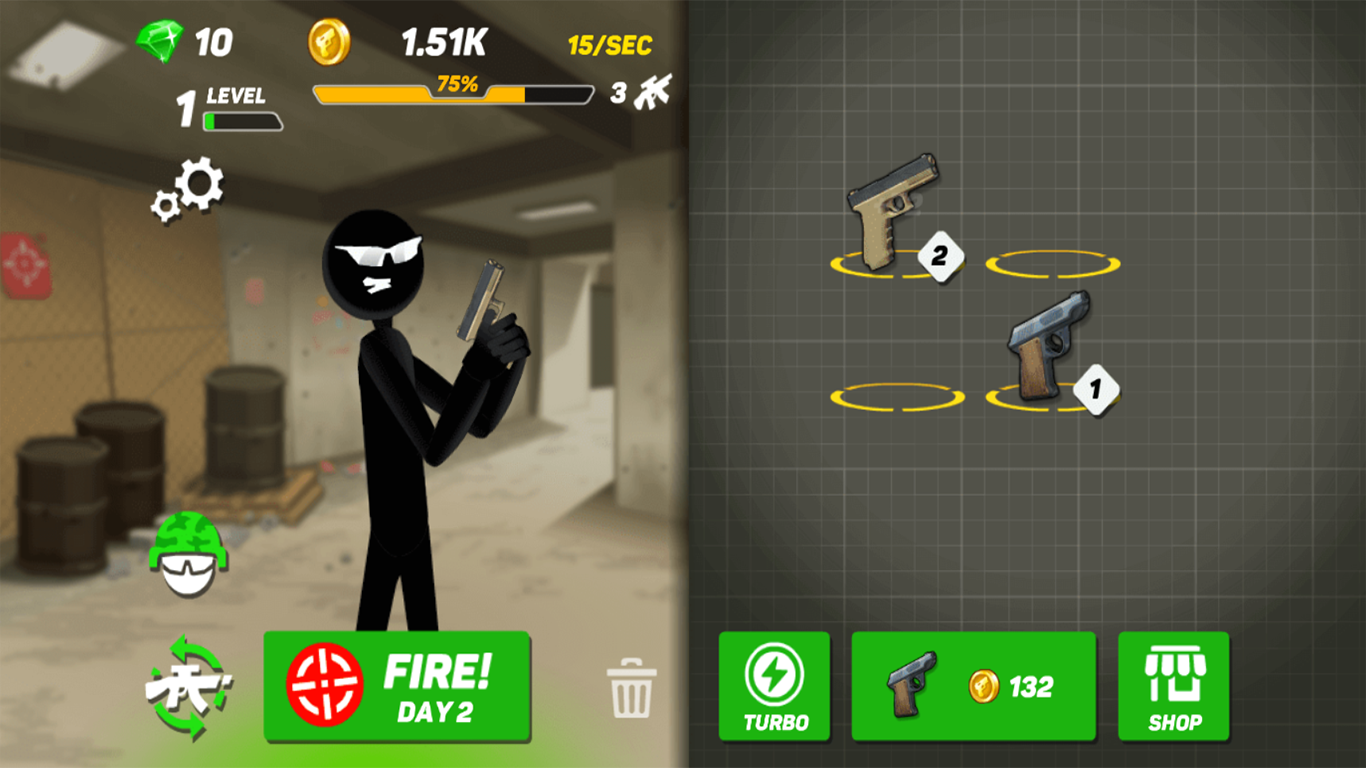Buy a pistol for 132 coins
Screen dimensions: 1366x768
pos(973,686)
